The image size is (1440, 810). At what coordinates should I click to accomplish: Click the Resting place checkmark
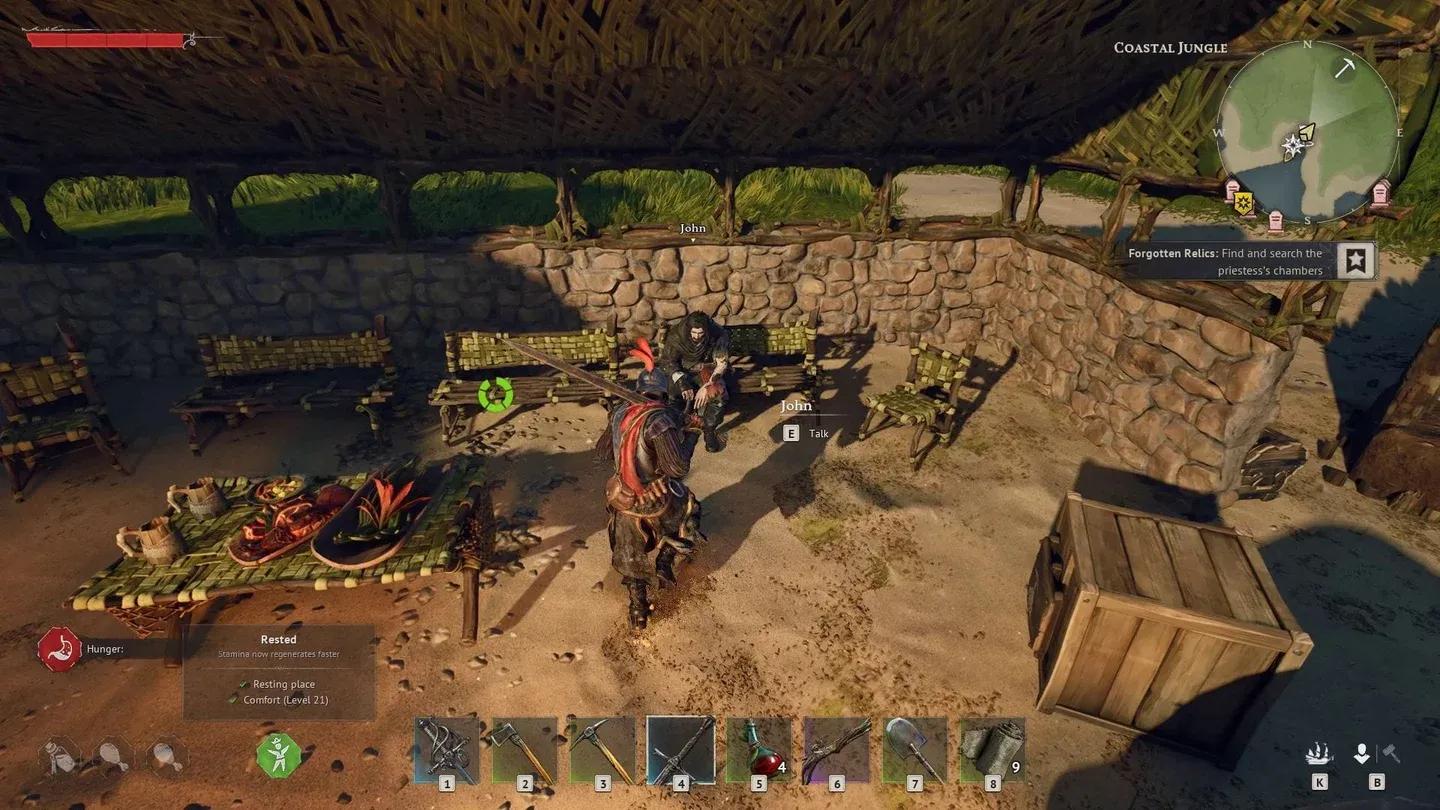(245, 684)
